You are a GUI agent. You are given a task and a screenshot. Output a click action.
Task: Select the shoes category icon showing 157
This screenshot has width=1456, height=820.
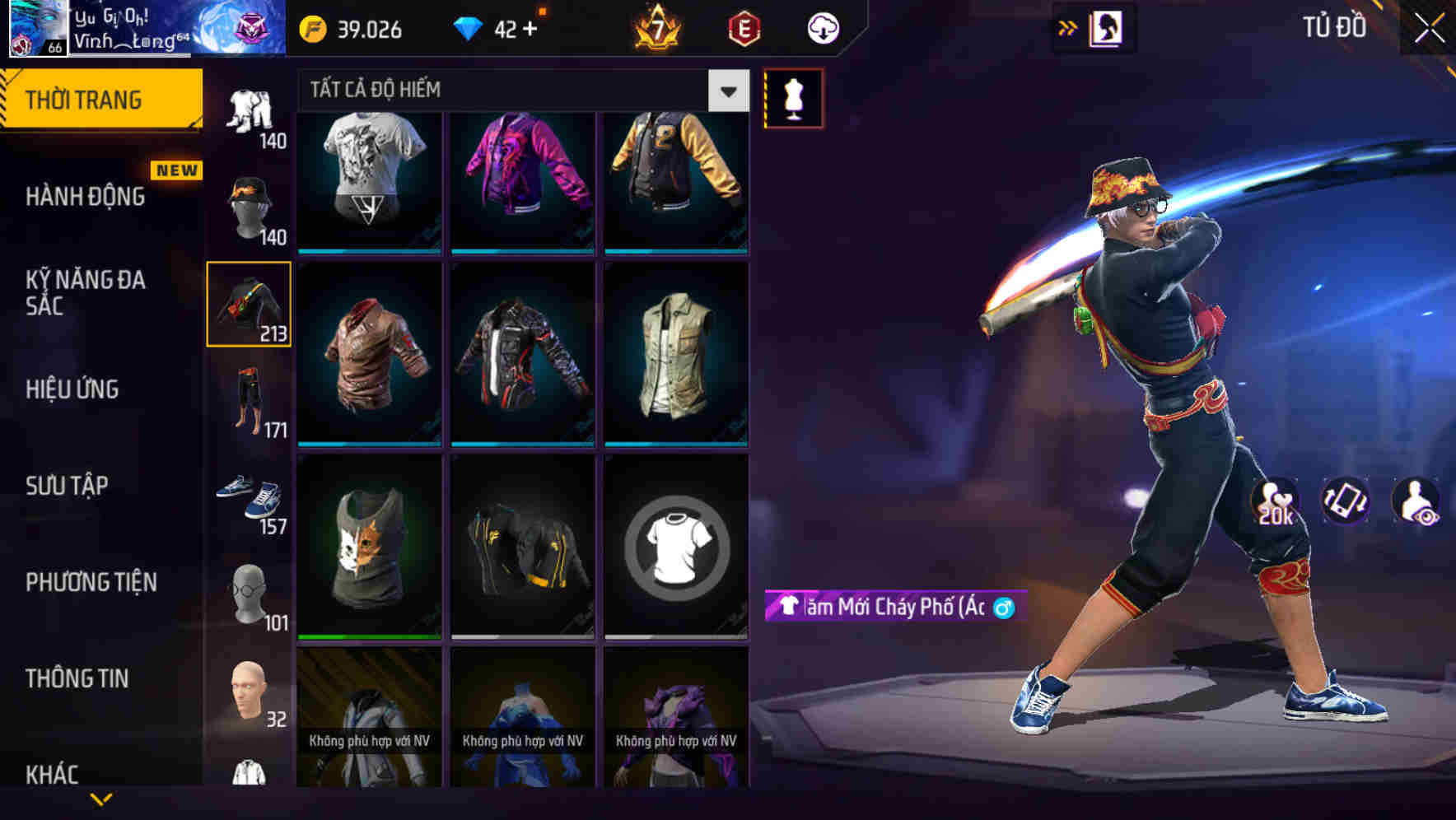(x=250, y=494)
